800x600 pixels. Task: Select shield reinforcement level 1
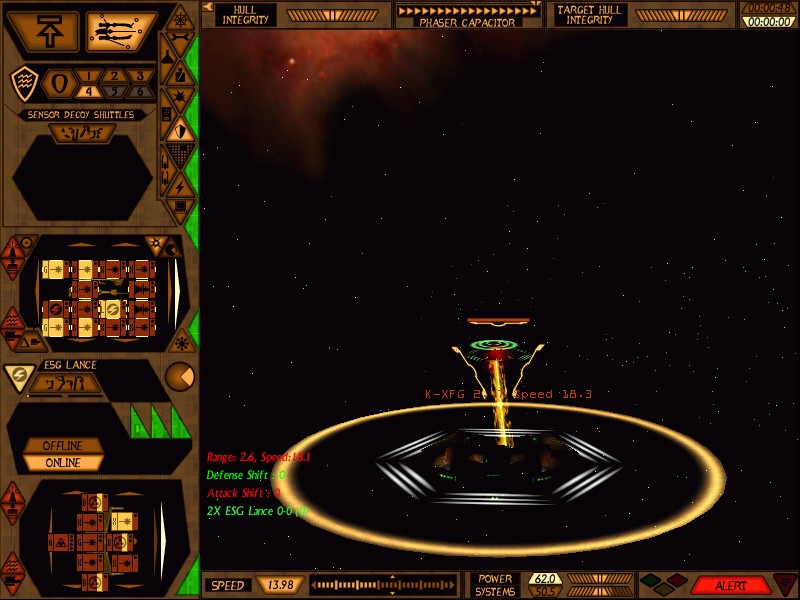click(87, 76)
